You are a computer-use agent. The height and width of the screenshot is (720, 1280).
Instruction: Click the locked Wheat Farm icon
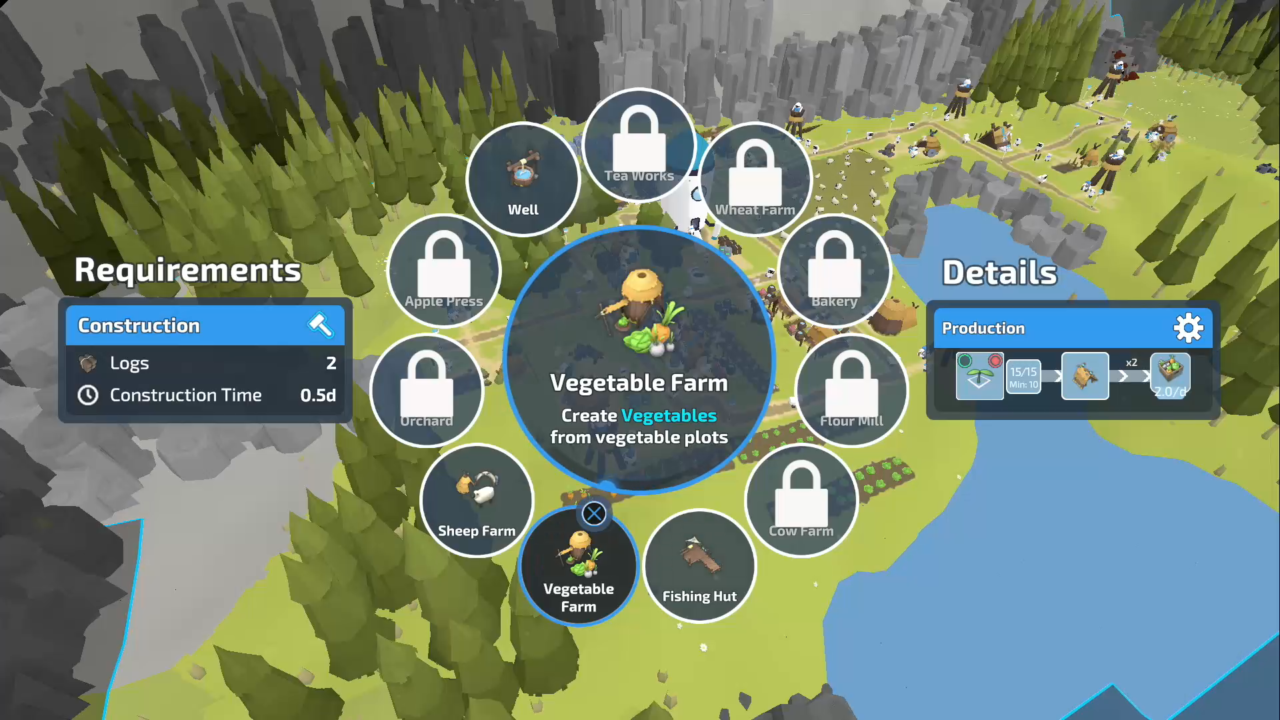[x=755, y=178]
